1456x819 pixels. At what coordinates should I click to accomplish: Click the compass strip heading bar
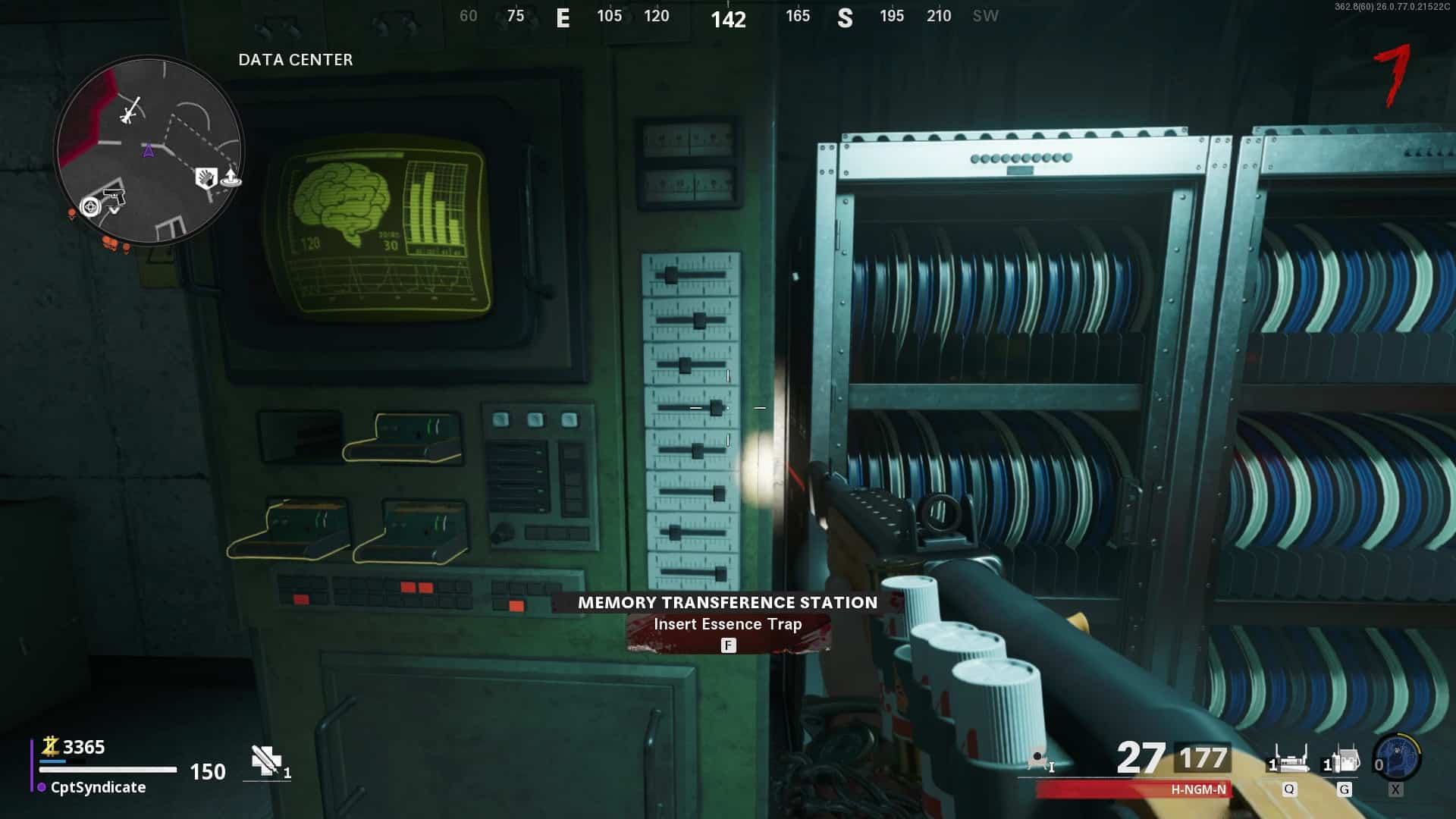click(x=728, y=17)
